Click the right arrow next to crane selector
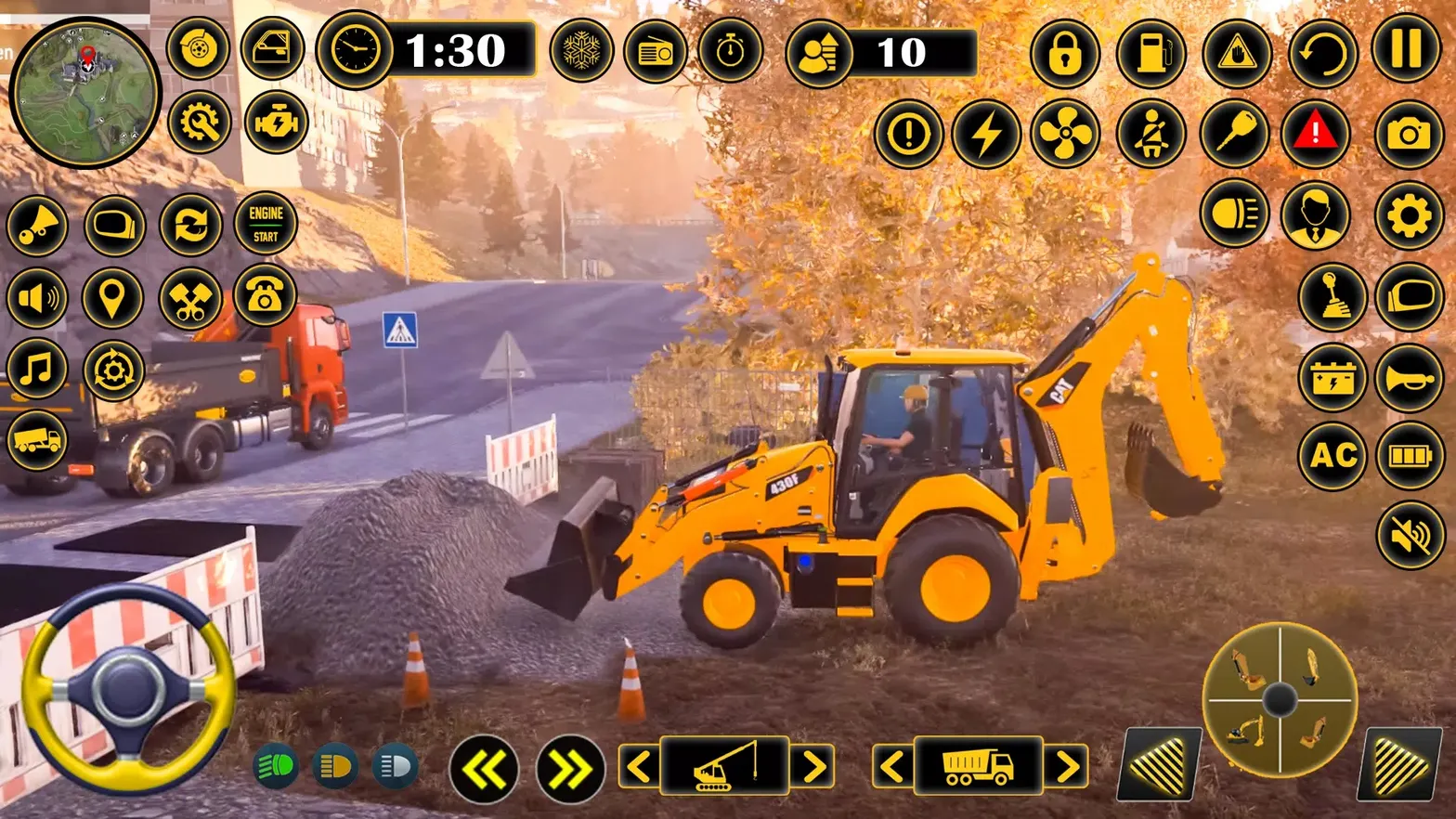1456x819 pixels. [815, 766]
